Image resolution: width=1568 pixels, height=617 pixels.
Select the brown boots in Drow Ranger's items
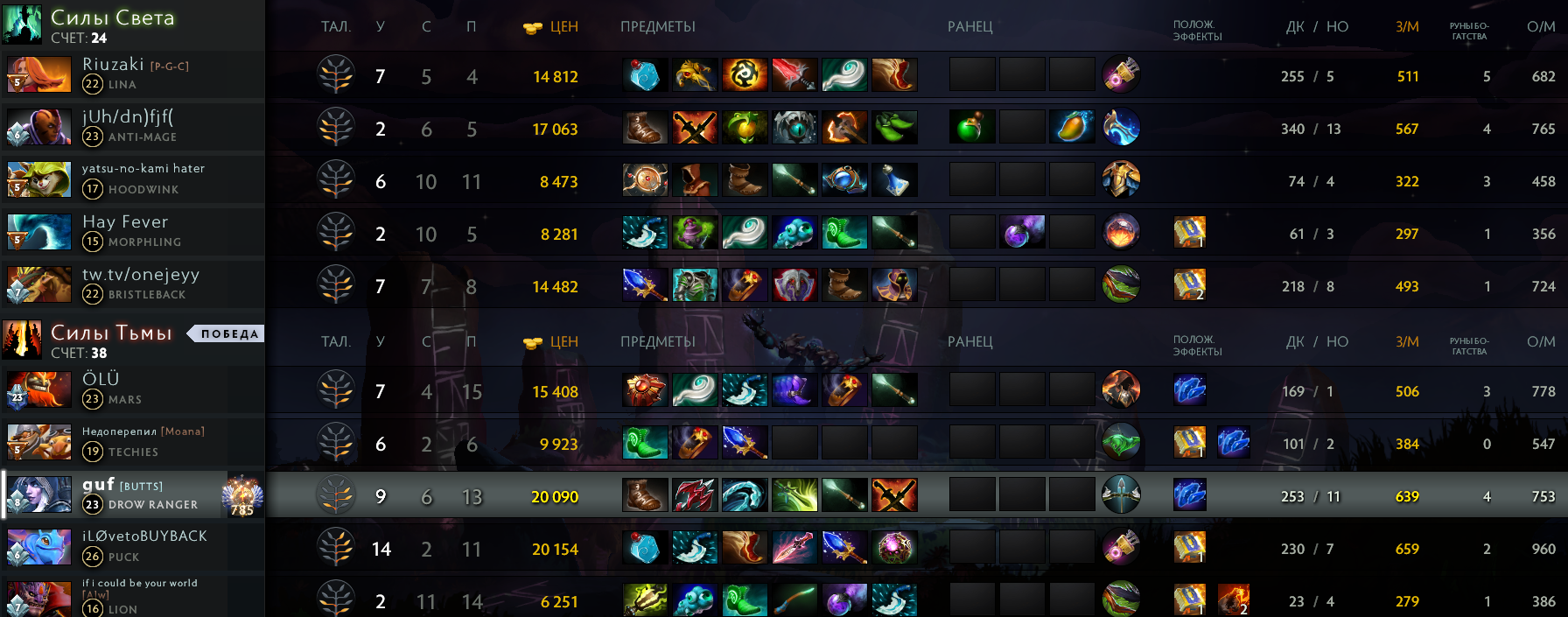point(645,495)
